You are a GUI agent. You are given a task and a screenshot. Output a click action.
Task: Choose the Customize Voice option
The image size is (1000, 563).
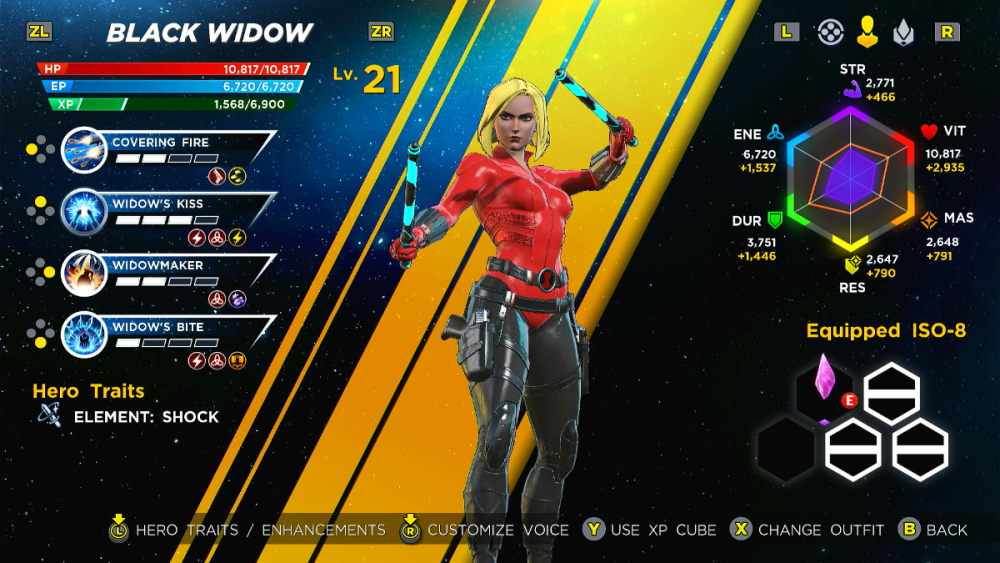coord(497,530)
